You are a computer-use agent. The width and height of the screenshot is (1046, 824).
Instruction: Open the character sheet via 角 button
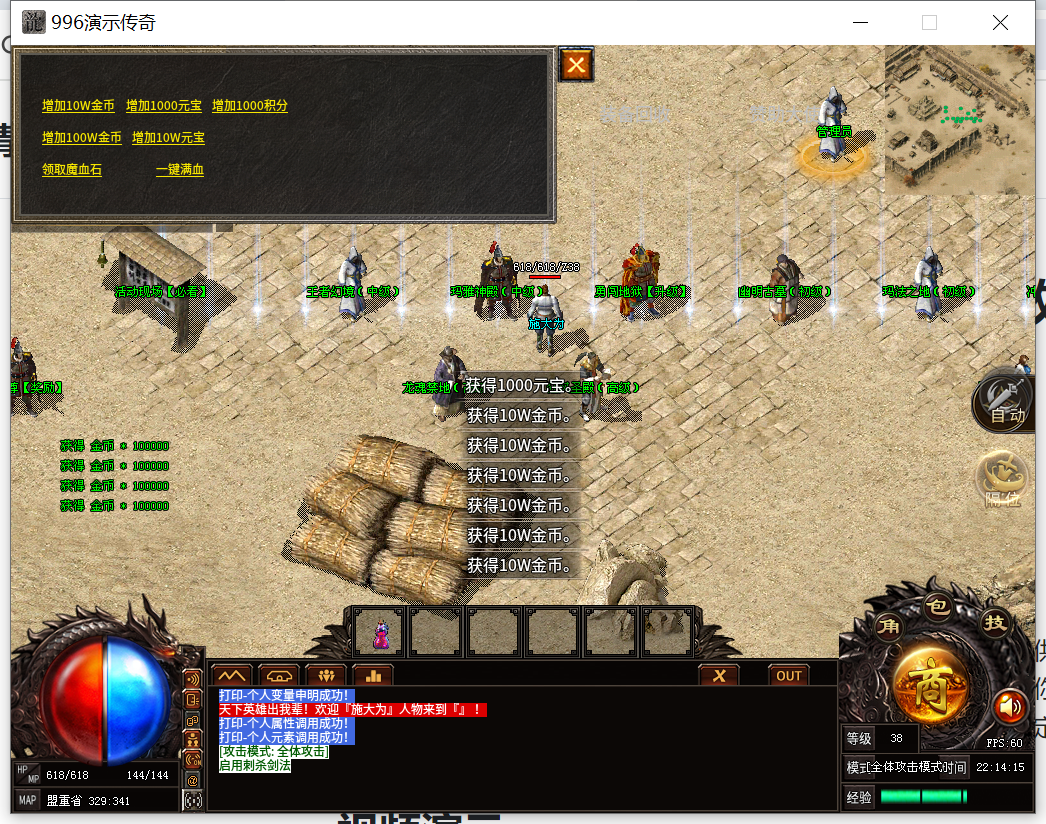coord(888,627)
